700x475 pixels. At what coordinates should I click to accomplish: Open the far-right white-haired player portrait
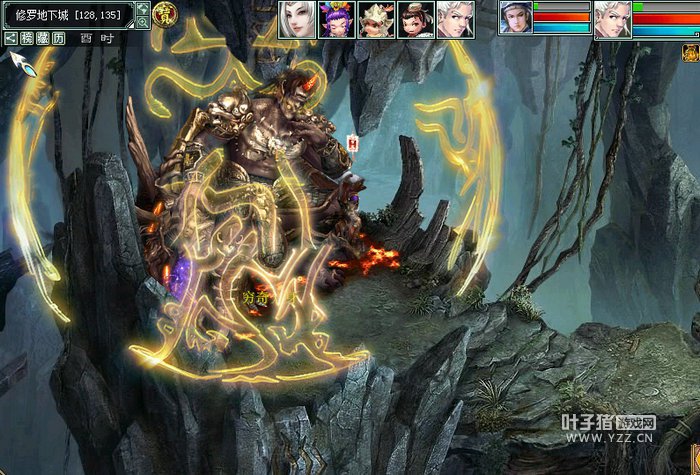click(x=612, y=19)
